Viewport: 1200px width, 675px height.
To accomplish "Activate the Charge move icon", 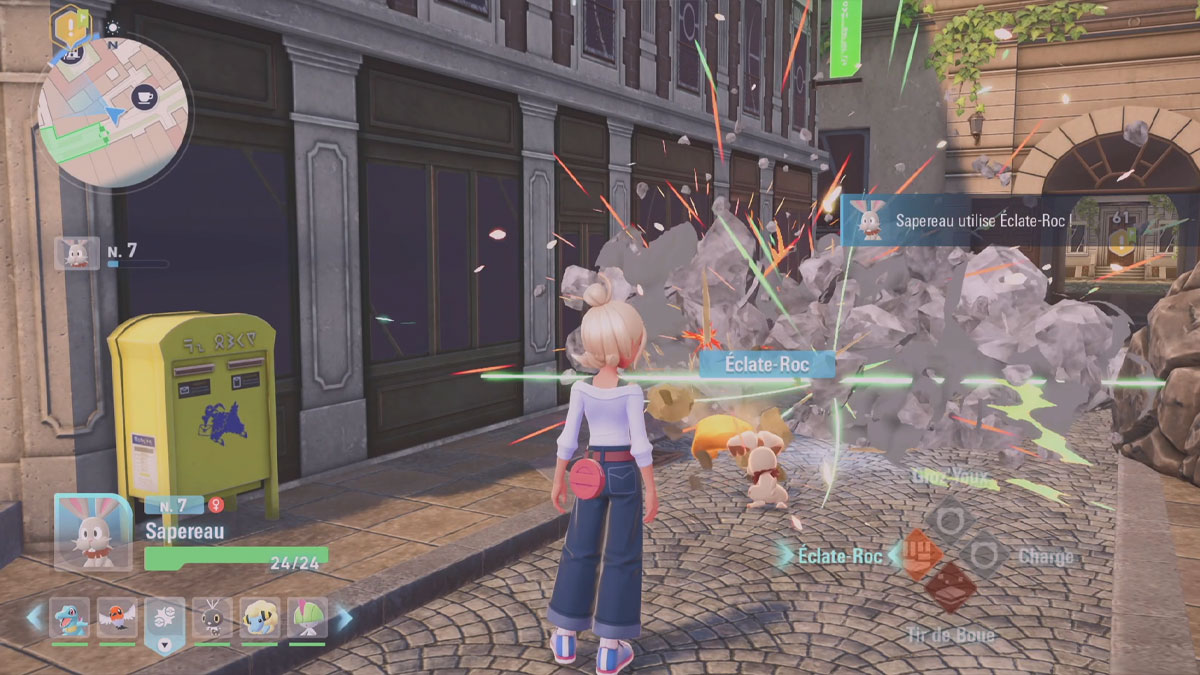I will 983,554.
